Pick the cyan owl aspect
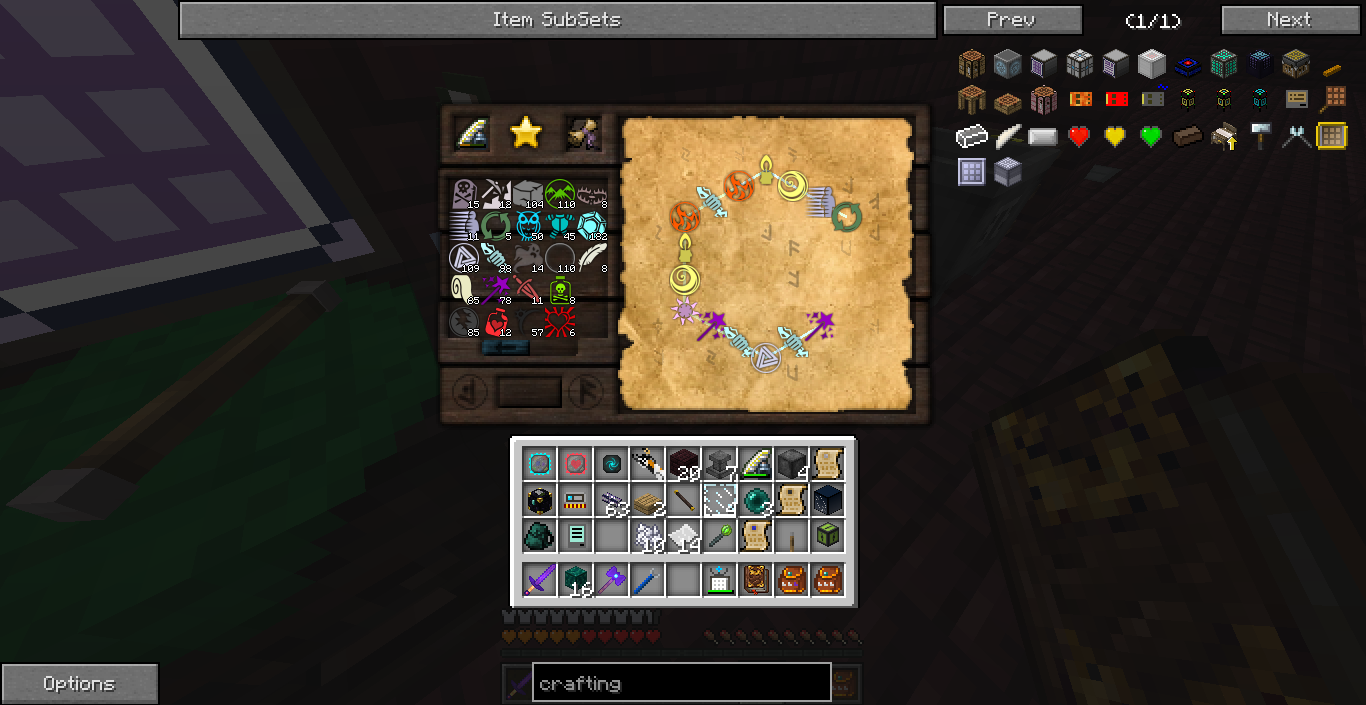 528,225
